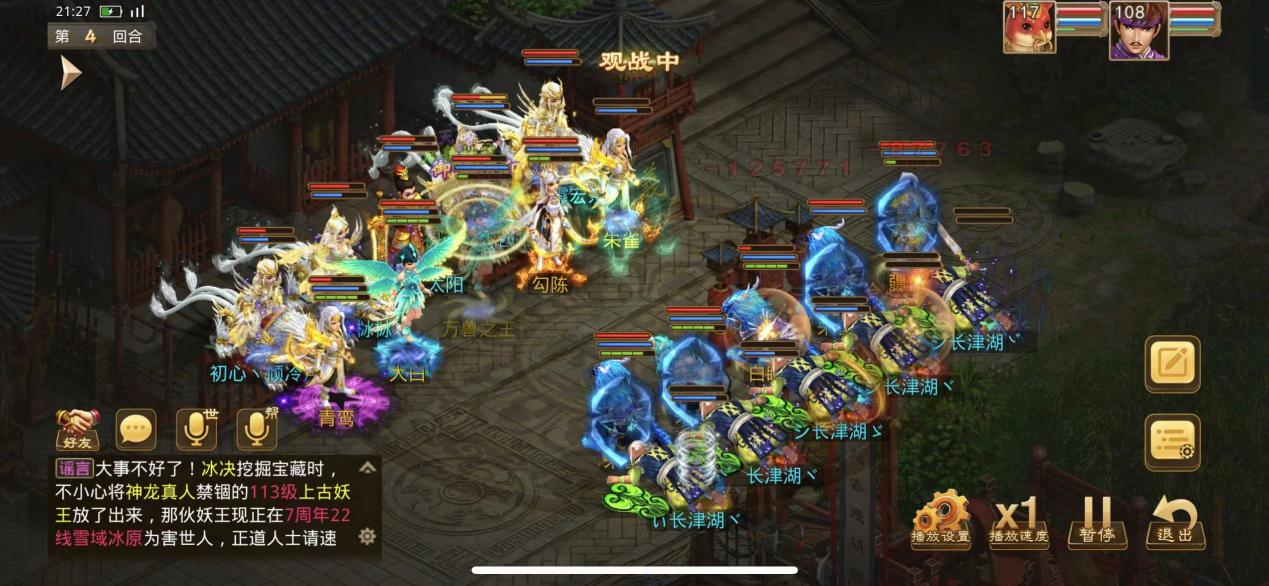
Task: Expand the chat log with the up arrow
Action: click(x=367, y=467)
